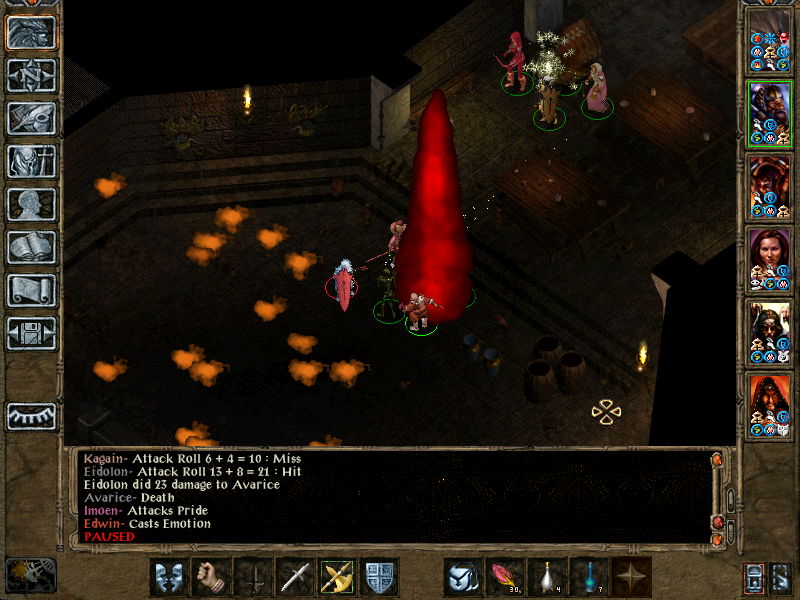The image size is (800, 600).
Task: Open the priest scroll button
Action: click(31, 290)
